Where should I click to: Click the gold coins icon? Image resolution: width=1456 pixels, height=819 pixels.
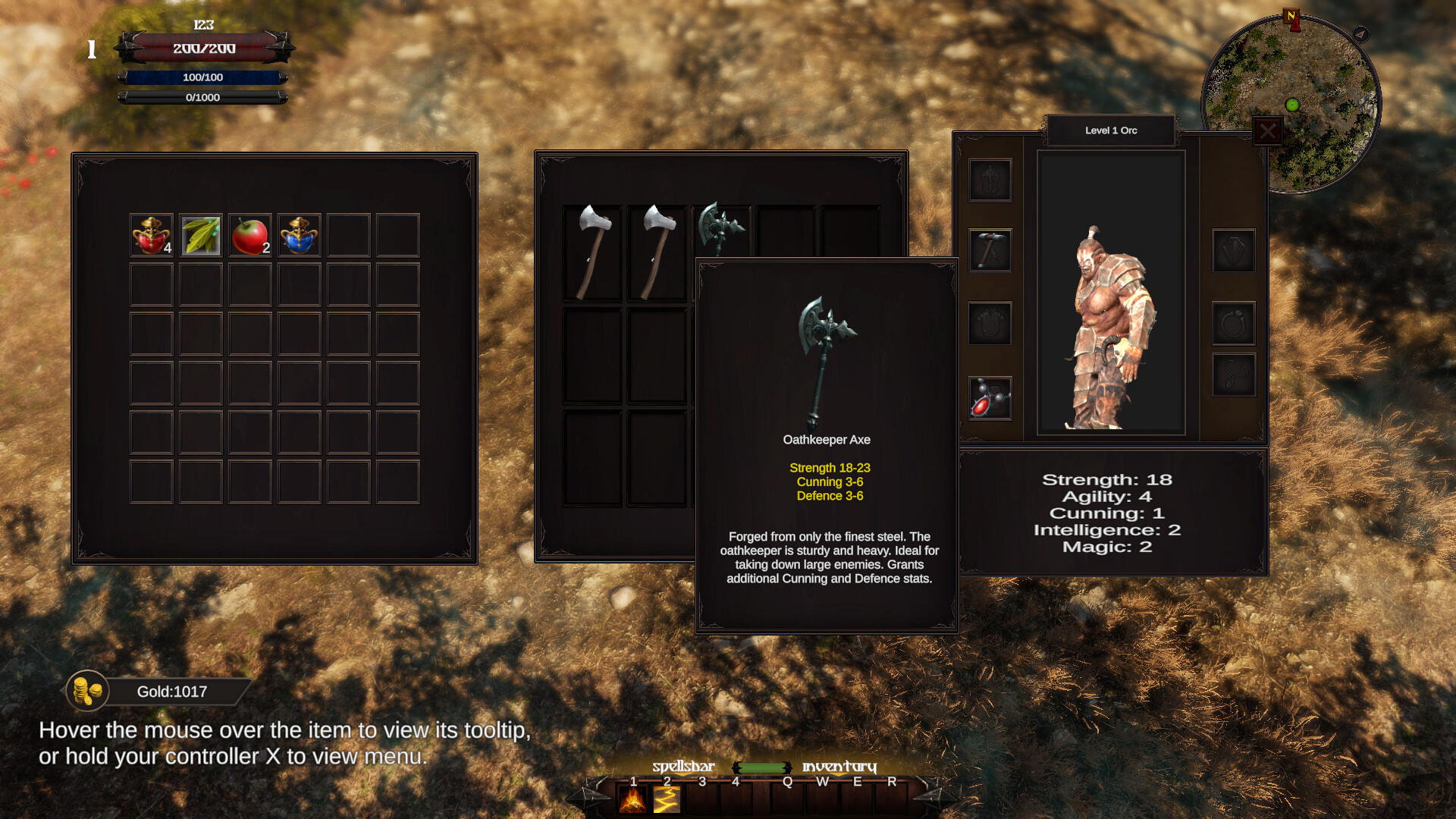(87, 691)
